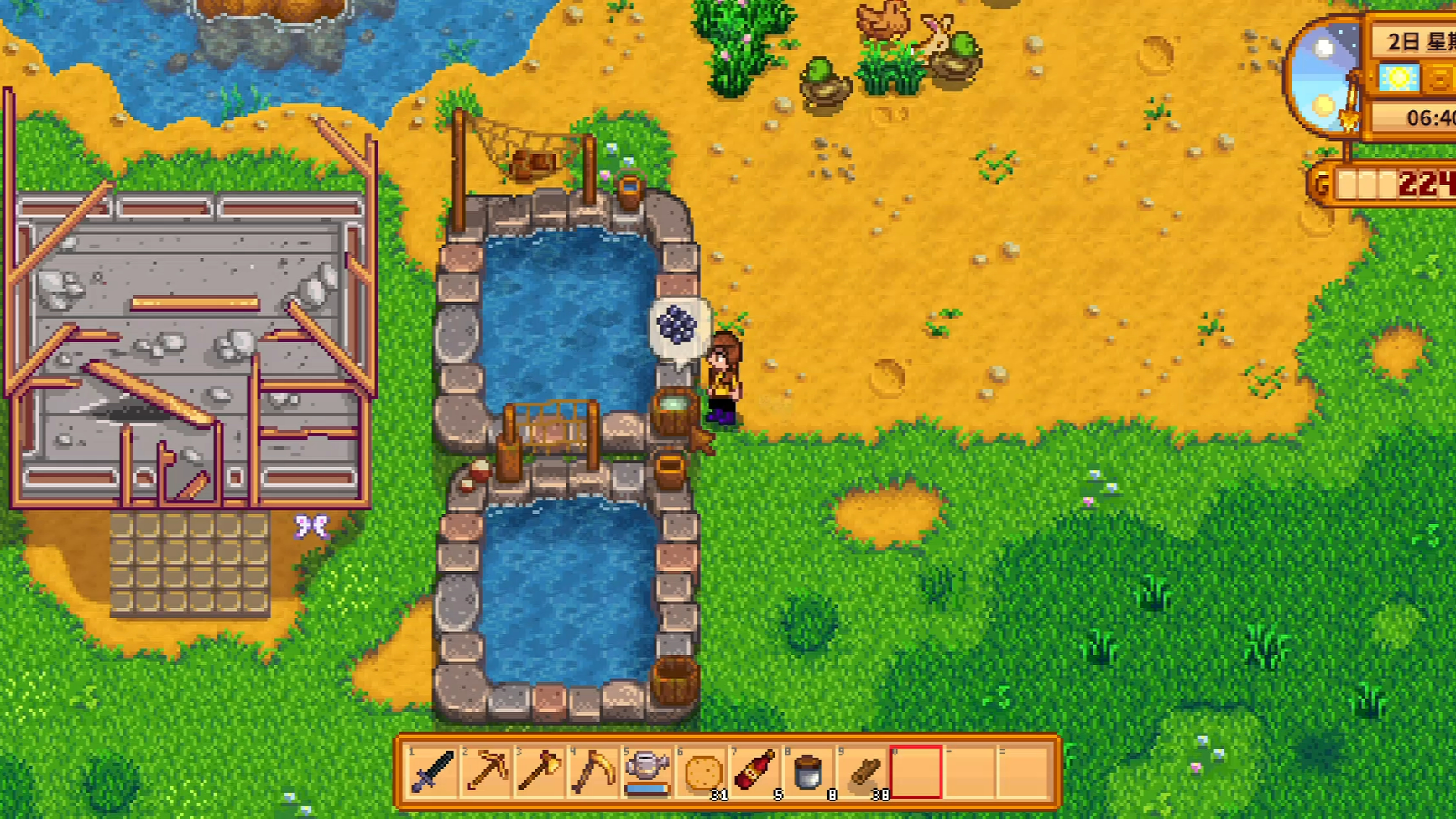Choose the jar stack of 8
The image size is (1456, 819).
click(x=808, y=771)
